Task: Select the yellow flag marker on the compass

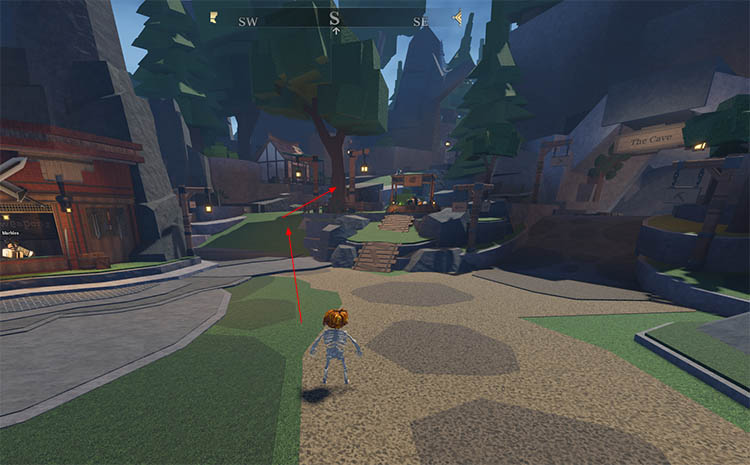Action: coord(213,17)
